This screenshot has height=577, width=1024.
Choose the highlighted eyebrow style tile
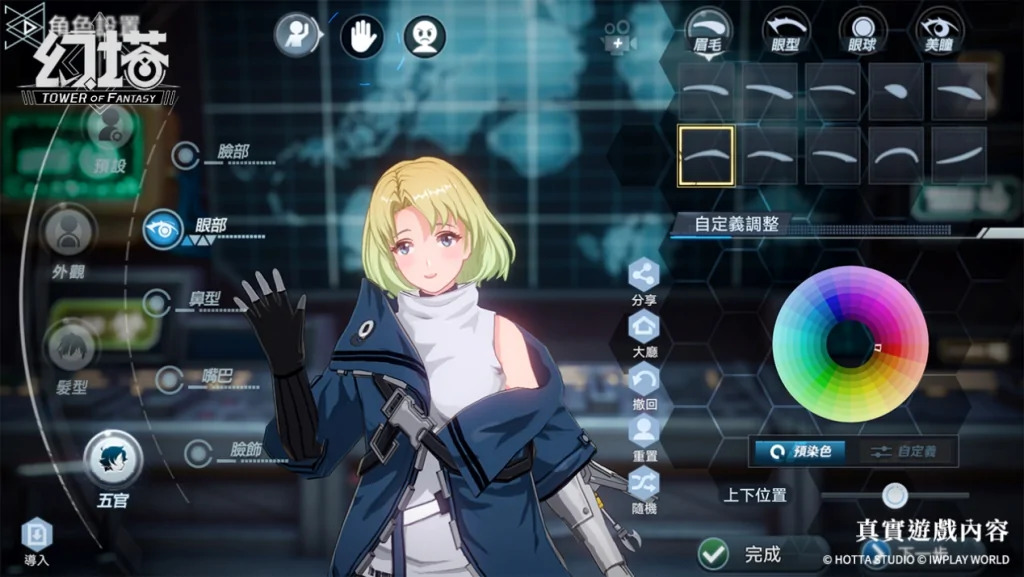tap(706, 155)
